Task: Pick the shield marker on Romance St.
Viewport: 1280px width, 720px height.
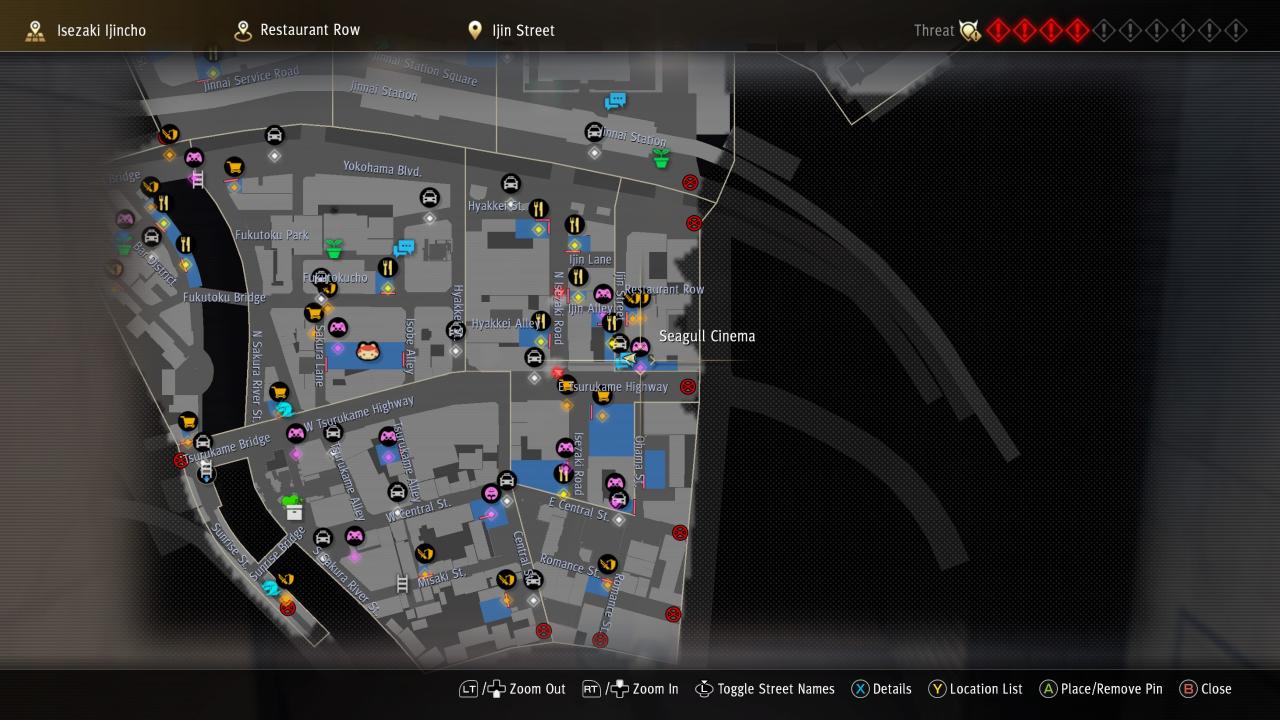Action: point(607,564)
